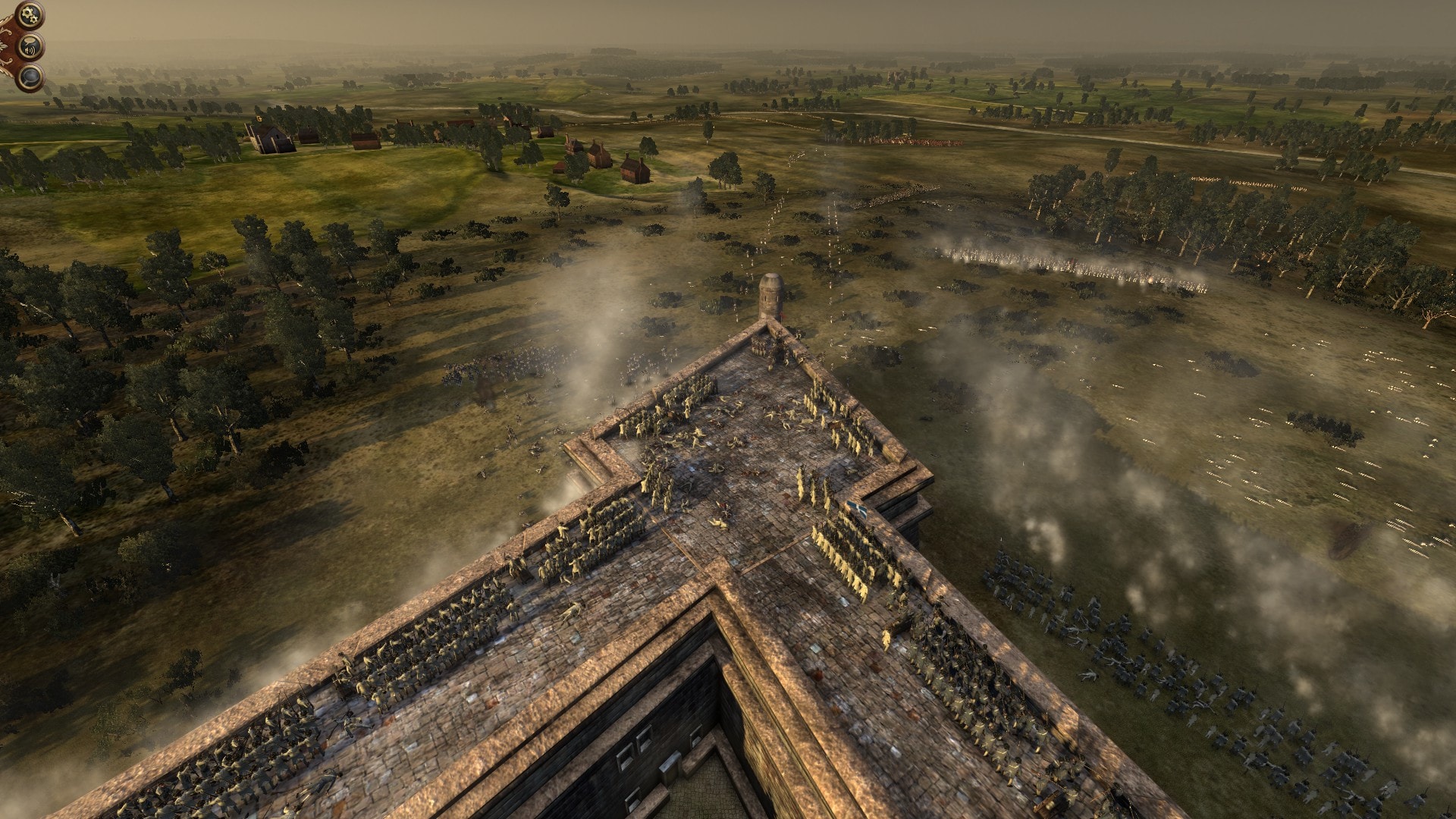
Task: Toggle the speech and sound advisor button
Action: [30, 45]
